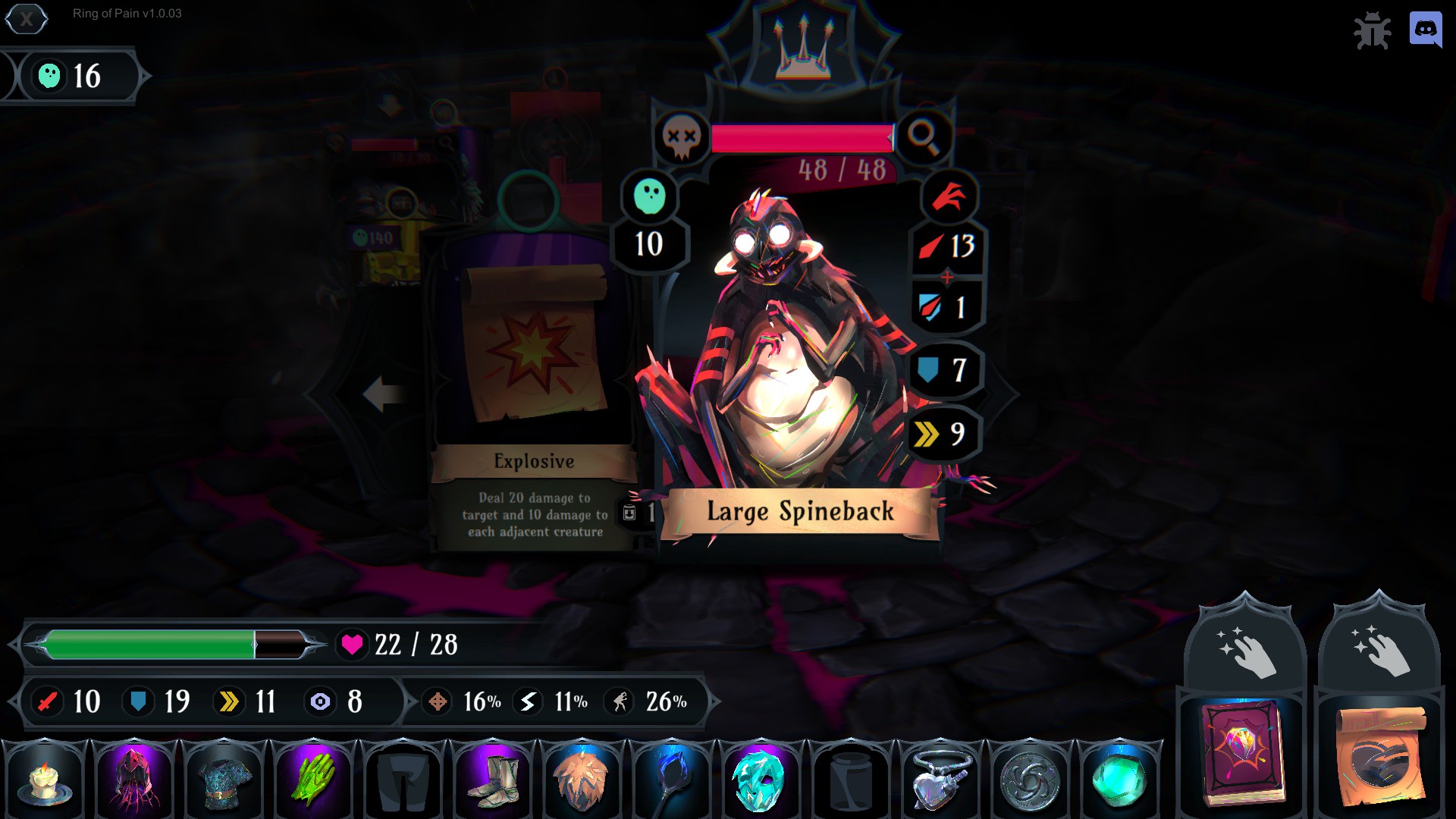
Task: Open the Discord icon in the top right
Action: (x=1424, y=31)
